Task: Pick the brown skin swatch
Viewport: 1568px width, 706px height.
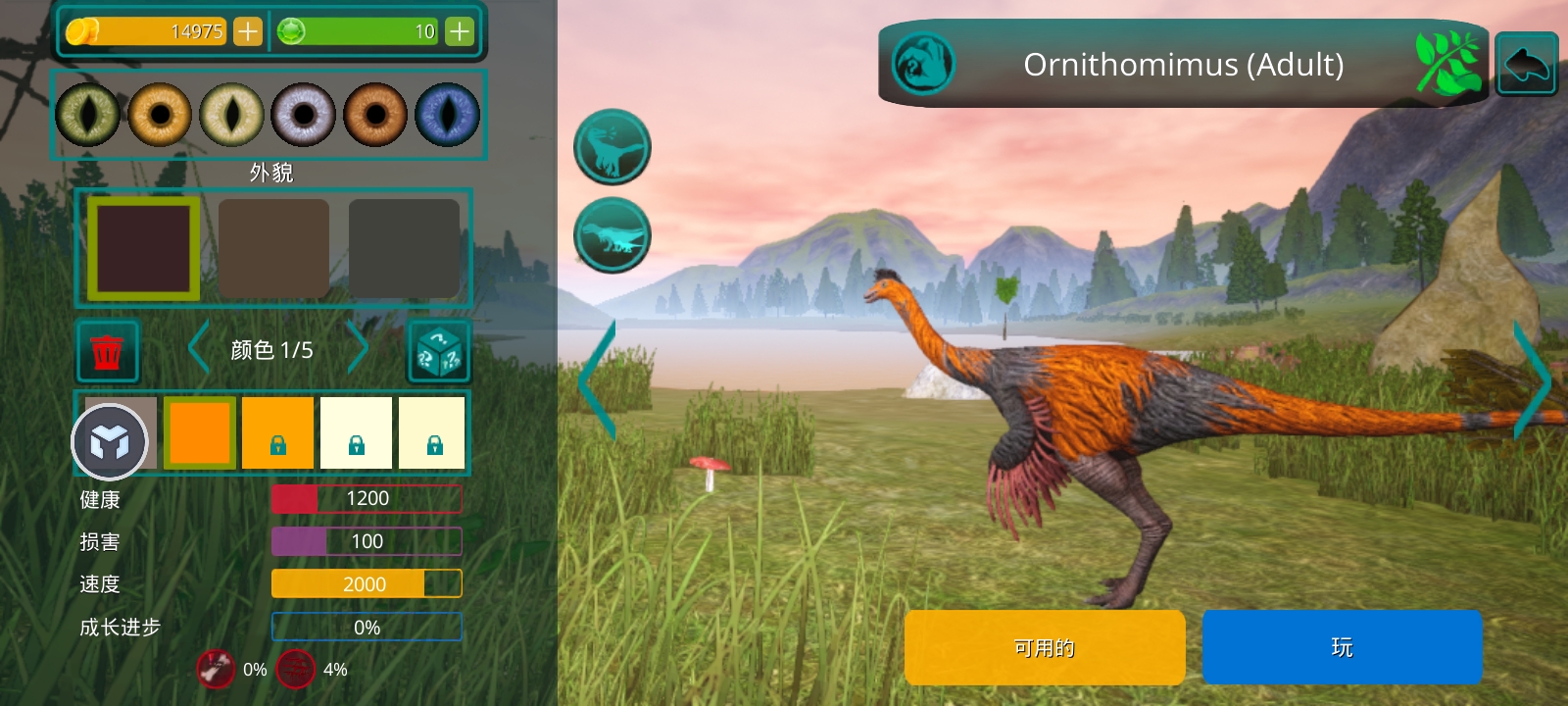Action: coord(273,248)
